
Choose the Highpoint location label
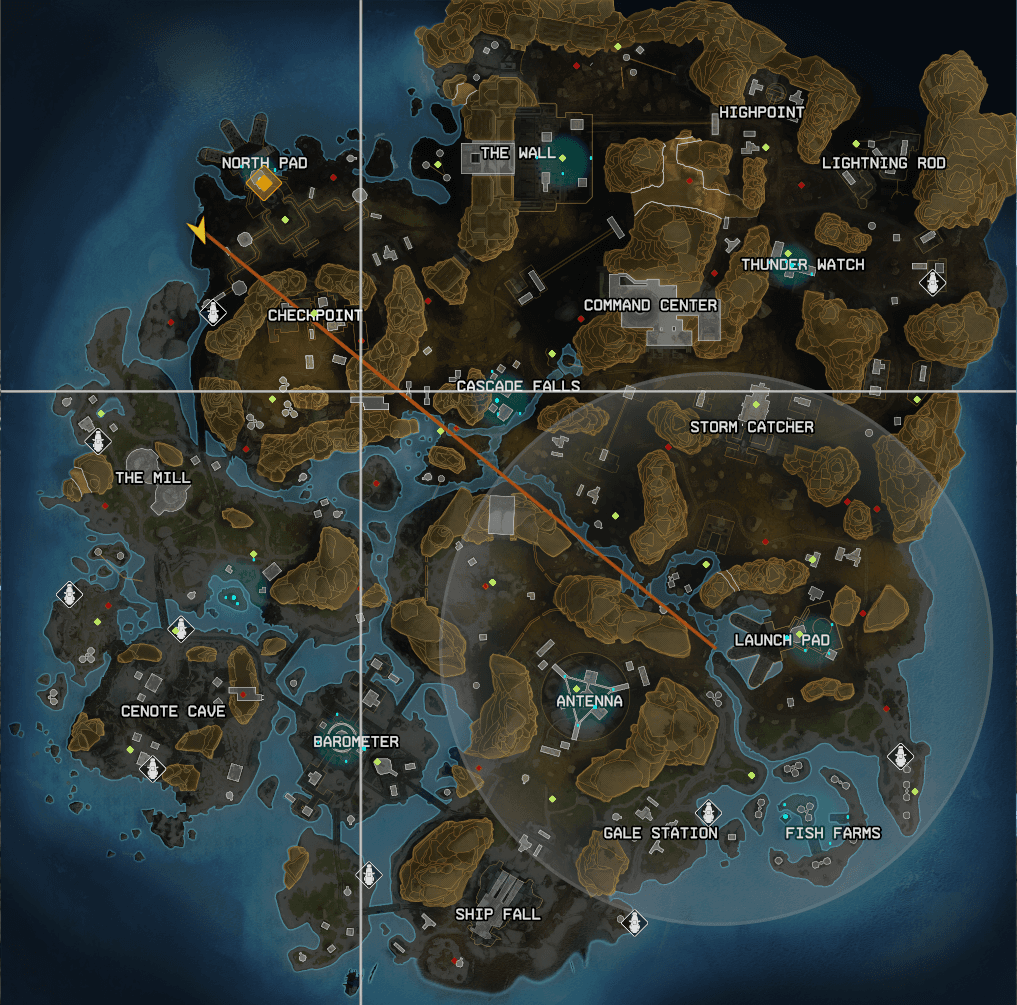761,112
